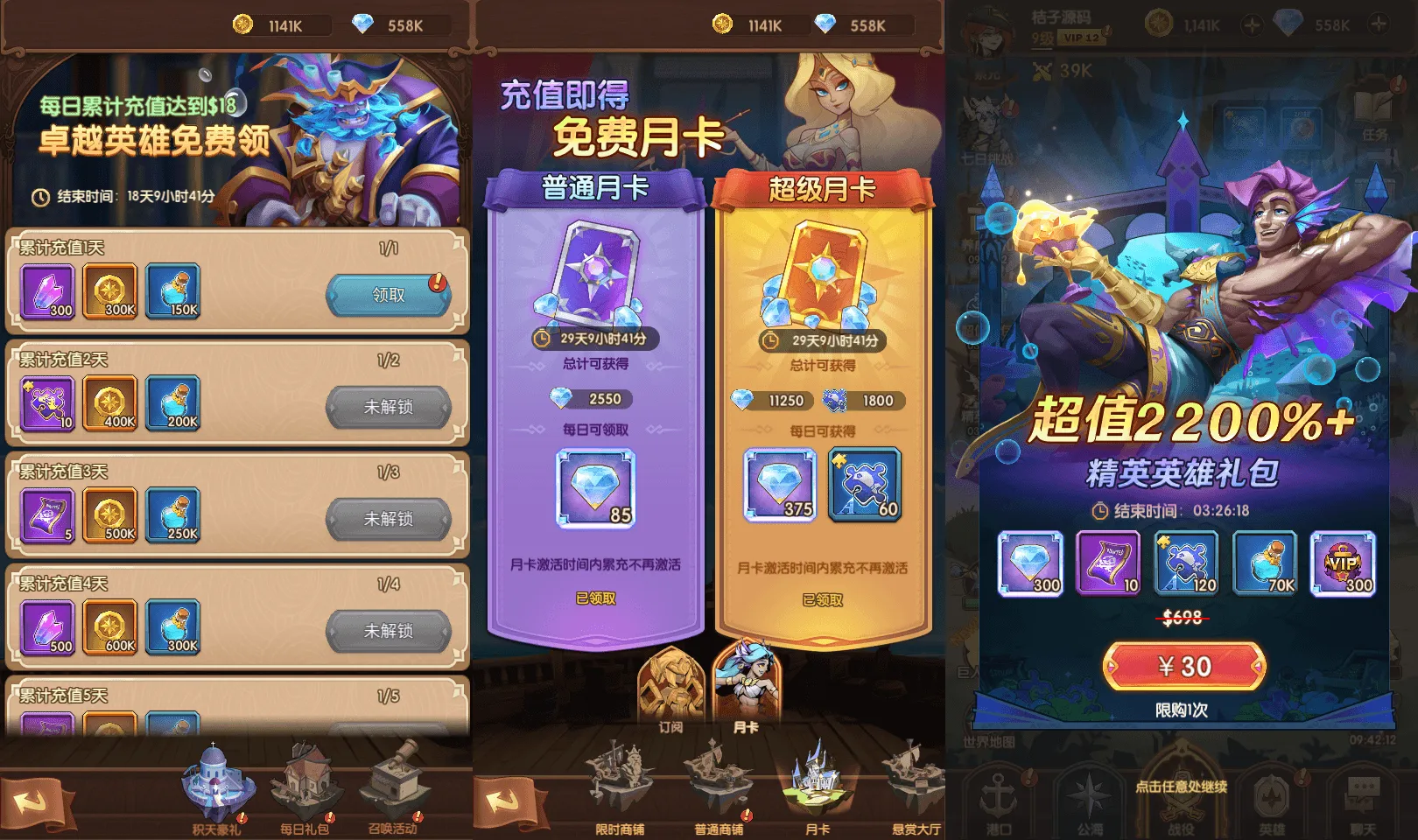Screen dimensions: 1418x840
Task: Select the VIP 300 item in the elite pack
Action: click(x=1343, y=564)
